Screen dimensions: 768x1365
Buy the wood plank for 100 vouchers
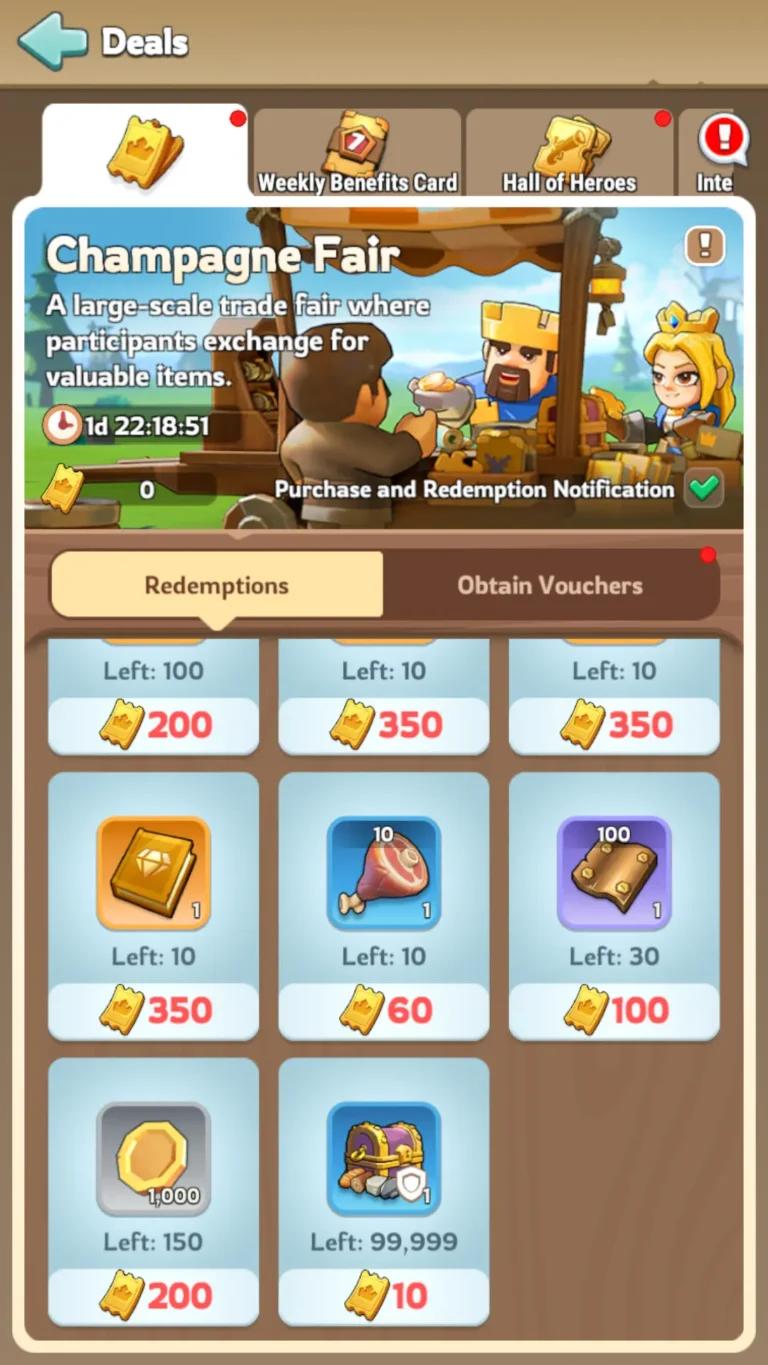[x=614, y=1011]
